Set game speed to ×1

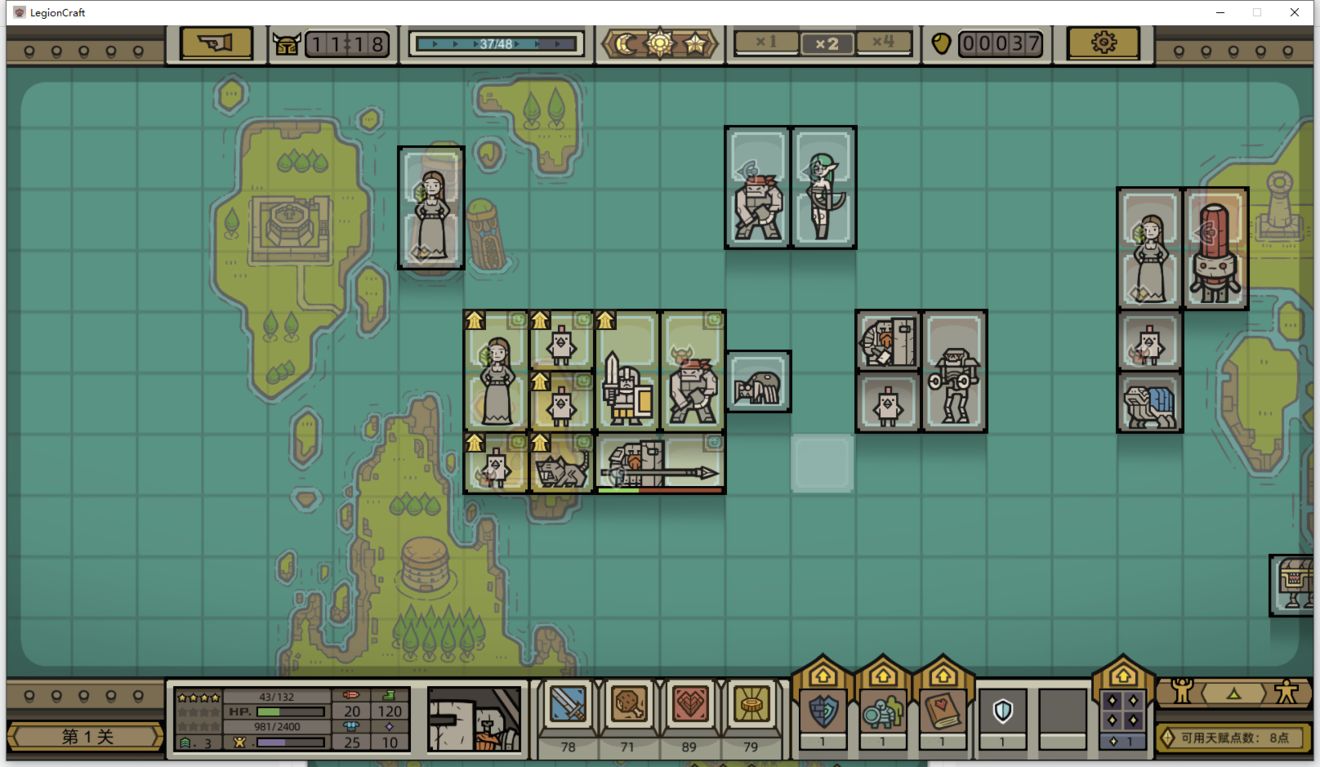coord(766,43)
